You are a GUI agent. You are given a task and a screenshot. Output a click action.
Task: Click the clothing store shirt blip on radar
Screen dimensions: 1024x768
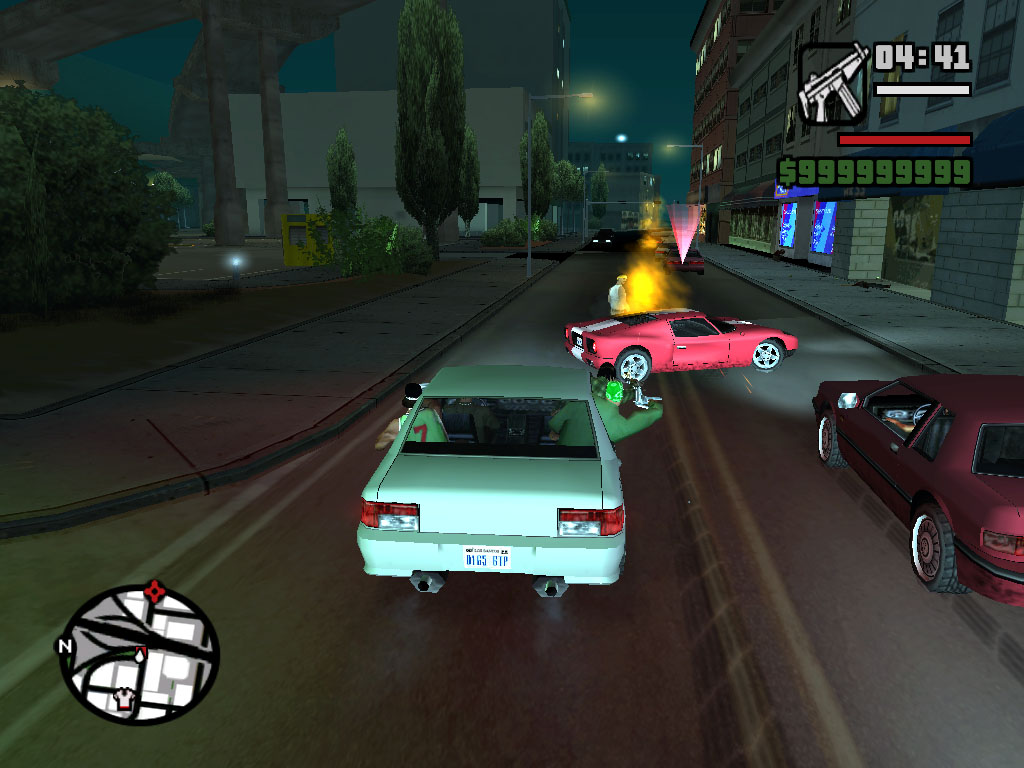(125, 699)
